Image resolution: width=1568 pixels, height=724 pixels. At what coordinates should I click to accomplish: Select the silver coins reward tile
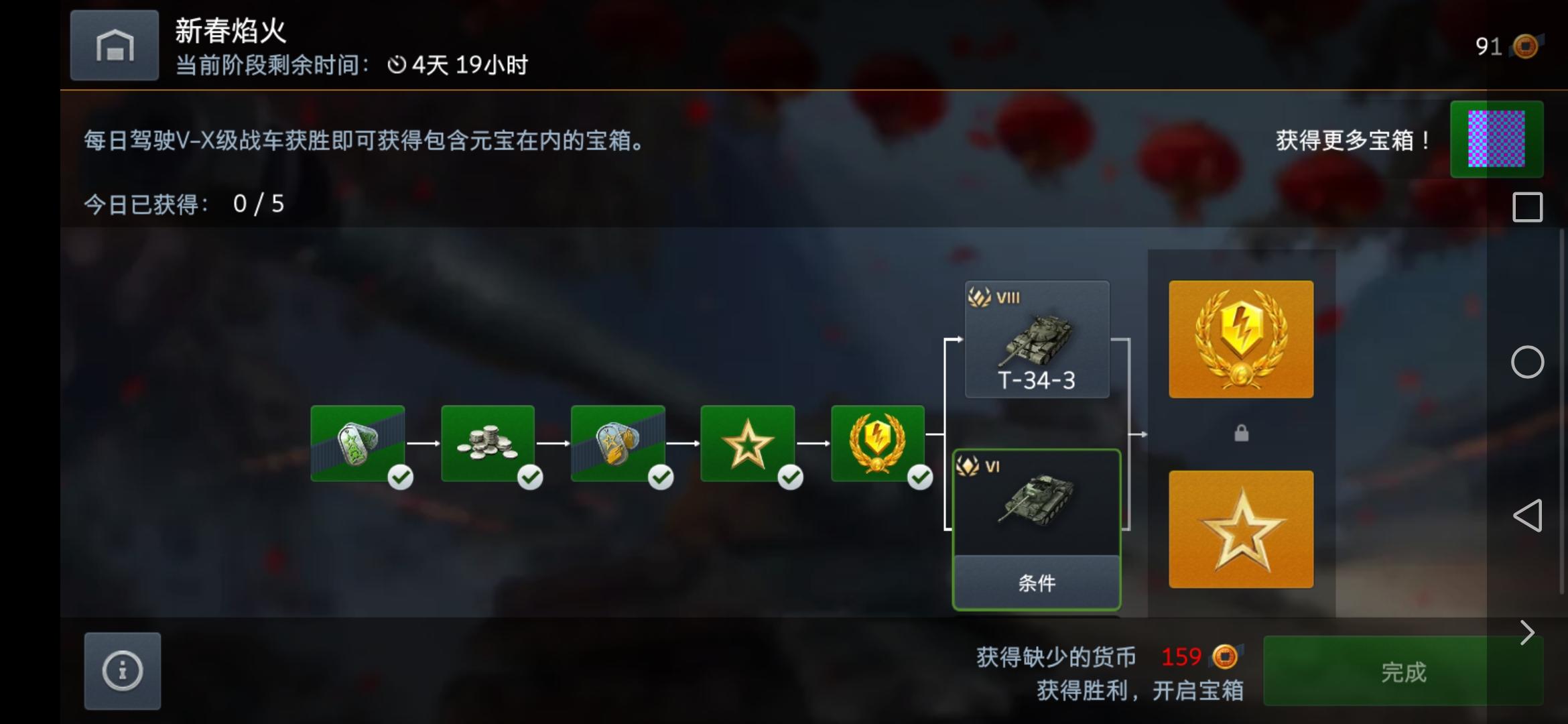(x=488, y=444)
